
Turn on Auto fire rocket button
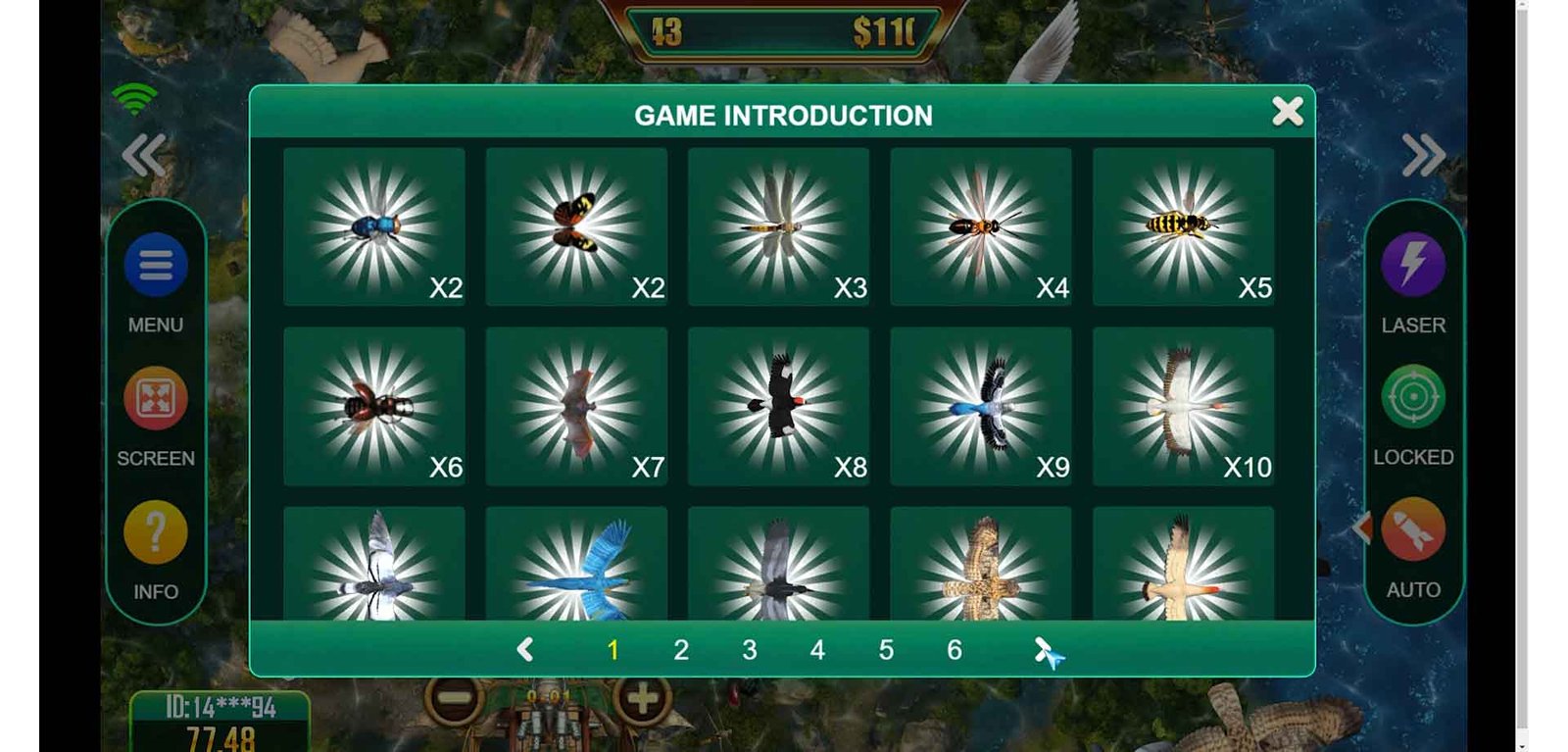click(1412, 530)
